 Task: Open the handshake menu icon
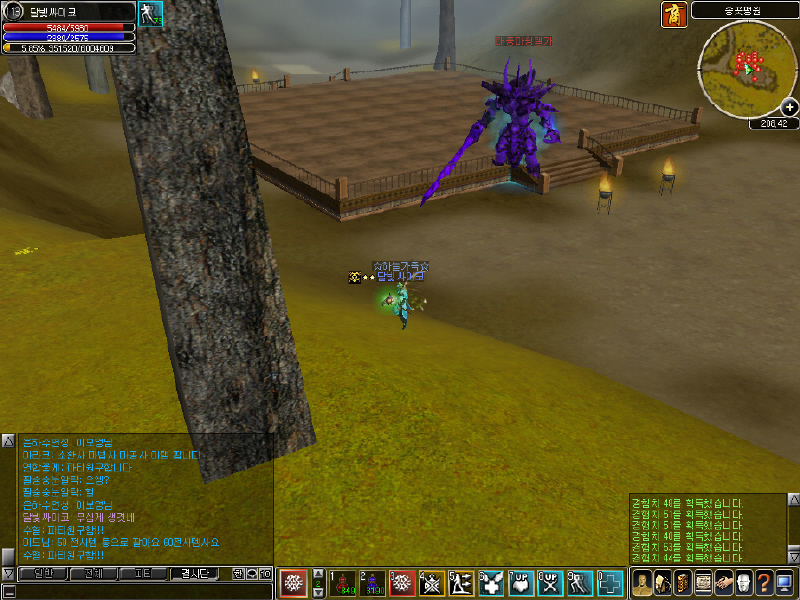coord(725,582)
